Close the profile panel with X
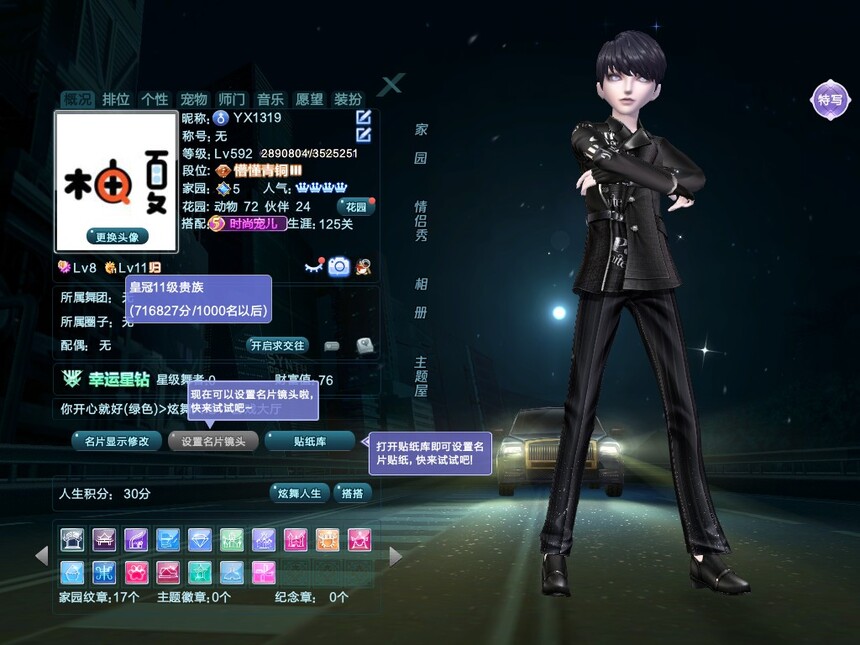Viewport: 860px width, 645px height. [391, 84]
